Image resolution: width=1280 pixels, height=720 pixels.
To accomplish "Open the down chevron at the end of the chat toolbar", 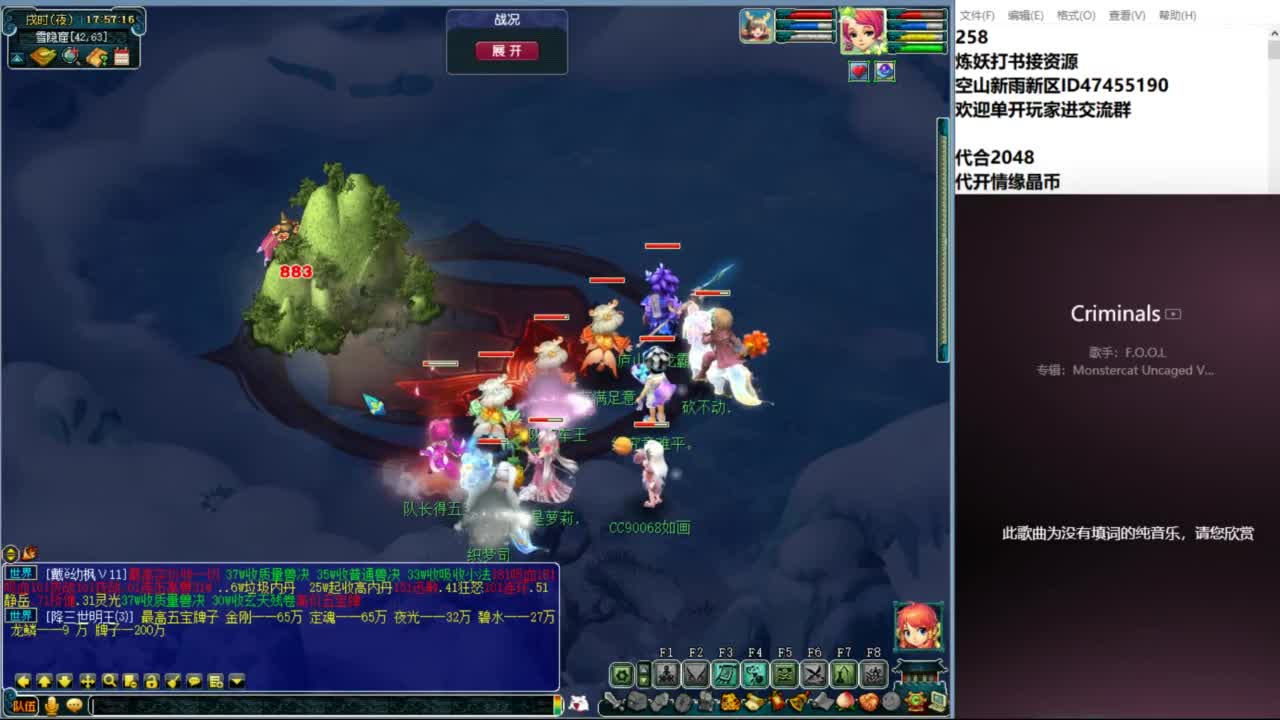I will pos(236,680).
